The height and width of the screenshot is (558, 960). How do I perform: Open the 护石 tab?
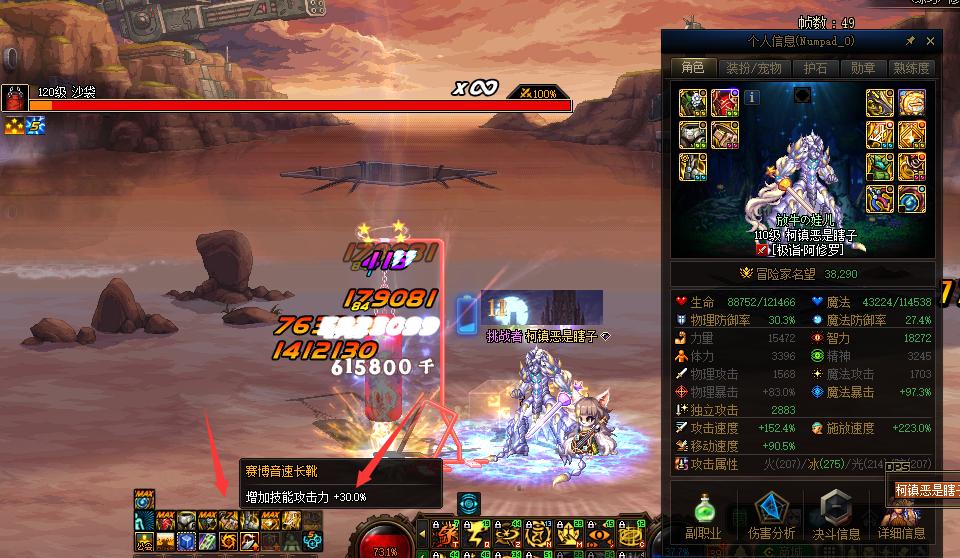point(815,68)
